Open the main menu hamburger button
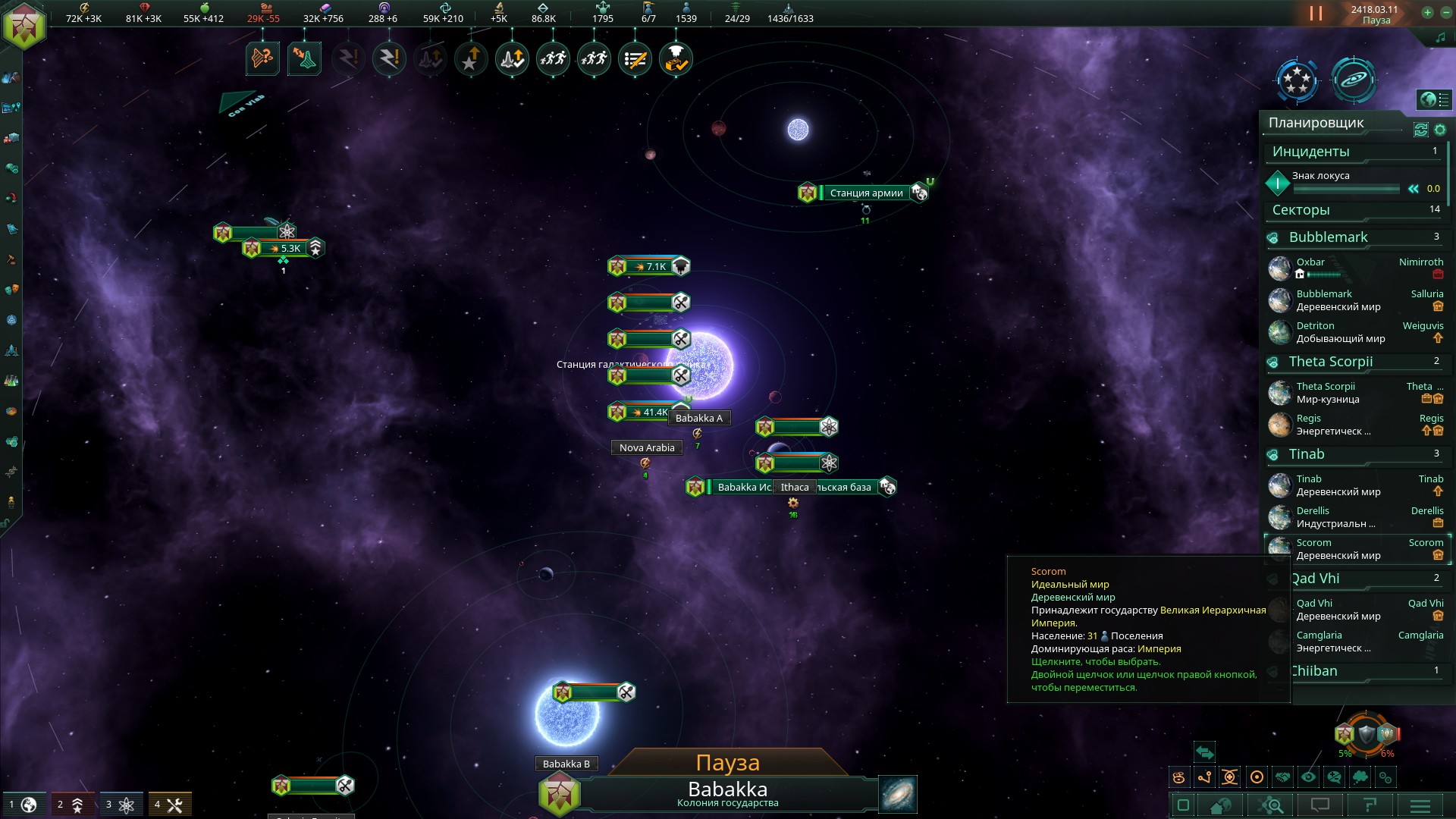 tap(1420, 805)
